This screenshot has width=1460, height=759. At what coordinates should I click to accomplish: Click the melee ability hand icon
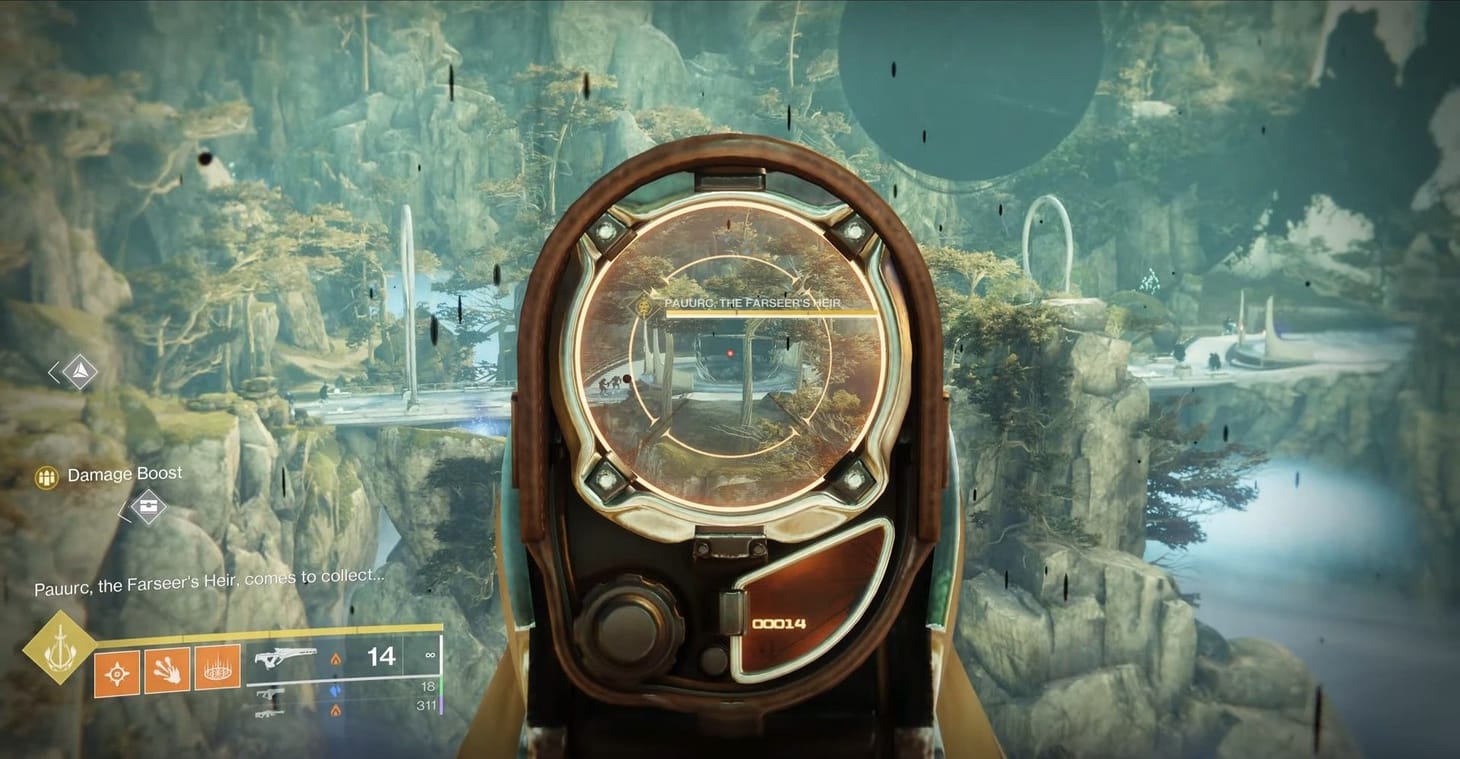165,672
